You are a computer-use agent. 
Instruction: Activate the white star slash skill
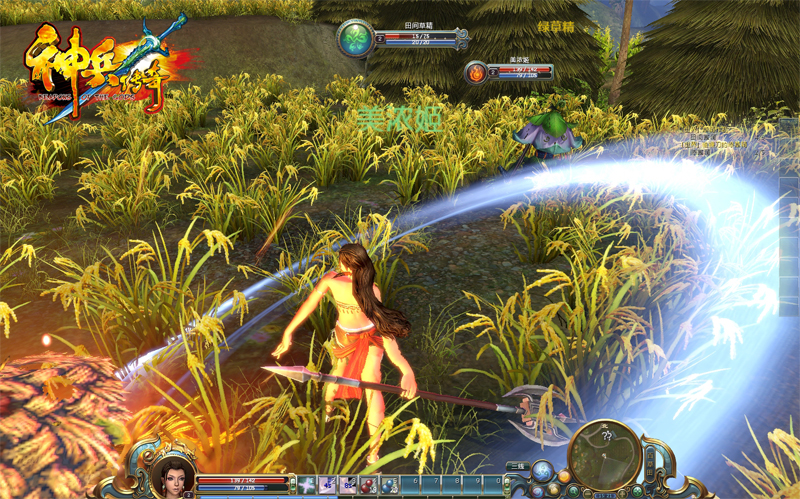pyautogui.click(x=306, y=484)
